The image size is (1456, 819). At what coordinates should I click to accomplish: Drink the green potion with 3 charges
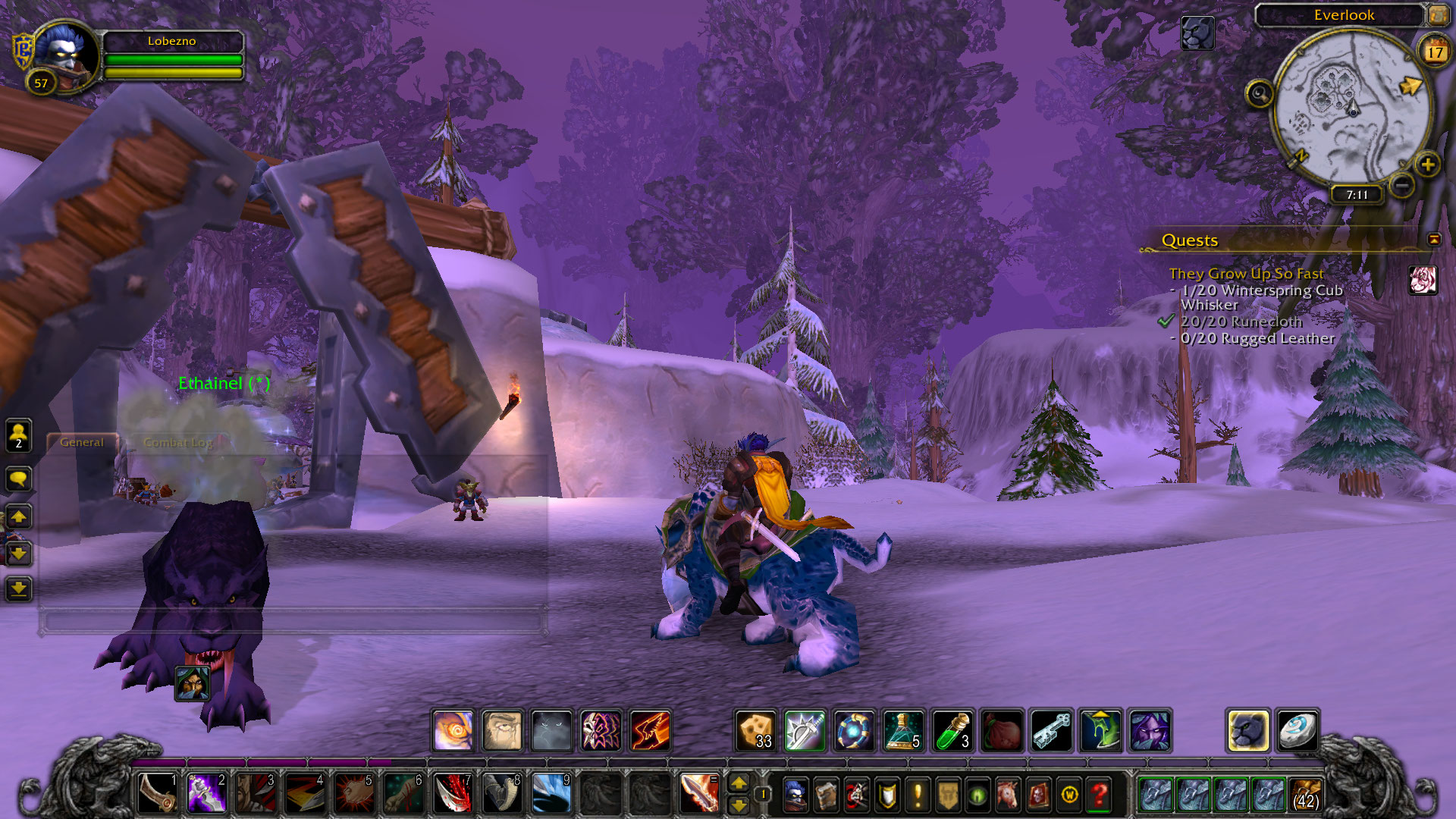[x=952, y=731]
